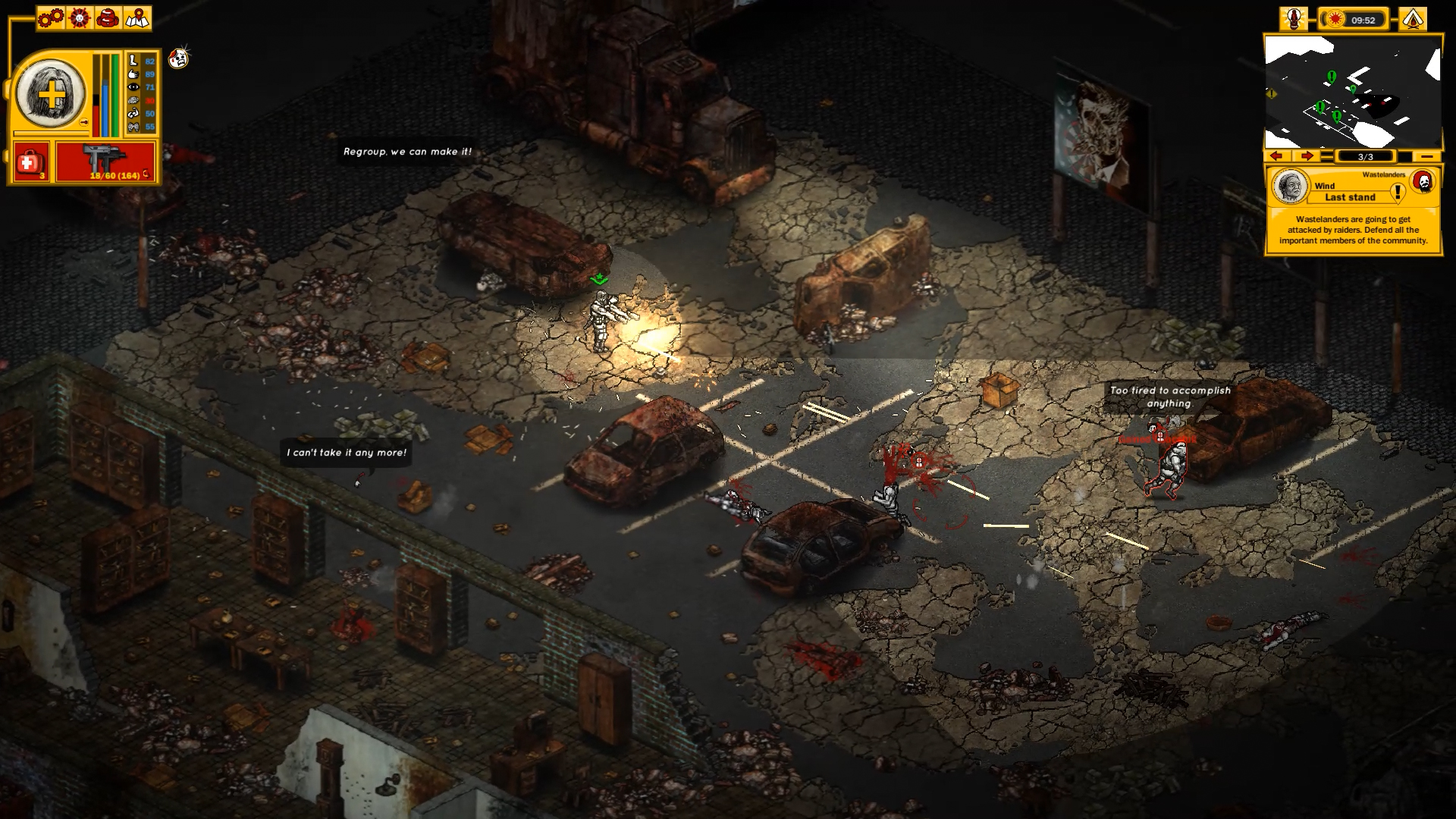Click the raider faction portrait on quest panel

1423,181
